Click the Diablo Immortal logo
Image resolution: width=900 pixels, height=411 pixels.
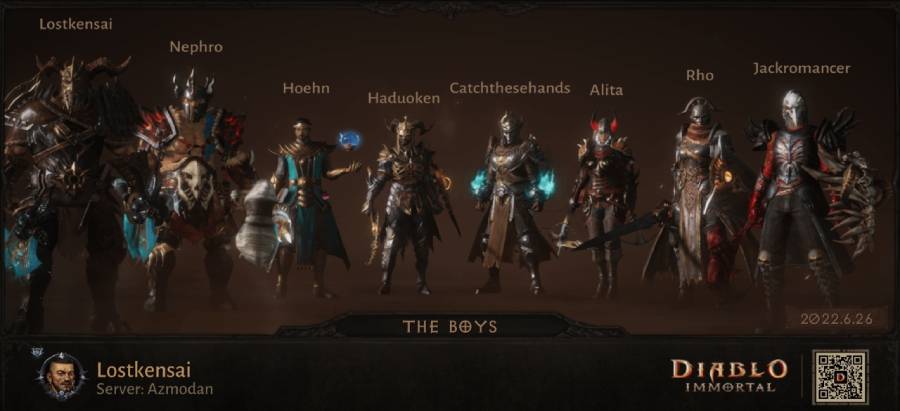(x=729, y=375)
